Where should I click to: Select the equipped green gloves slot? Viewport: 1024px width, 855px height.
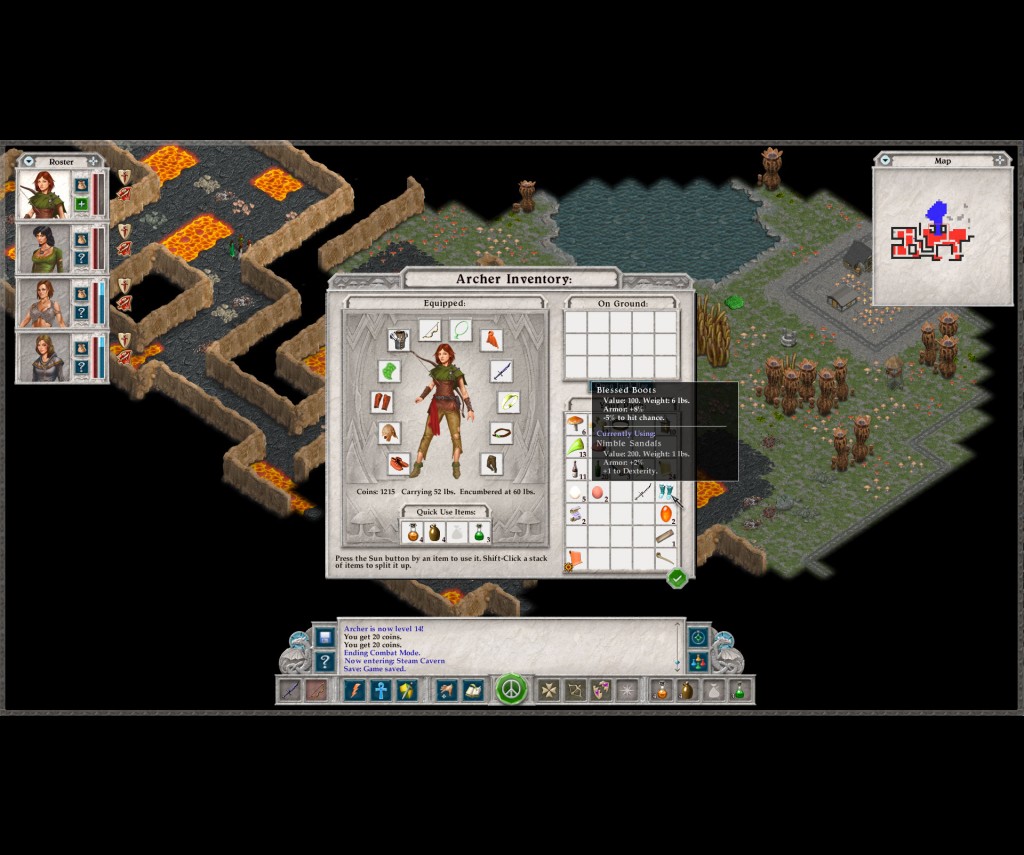click(389, 371)
